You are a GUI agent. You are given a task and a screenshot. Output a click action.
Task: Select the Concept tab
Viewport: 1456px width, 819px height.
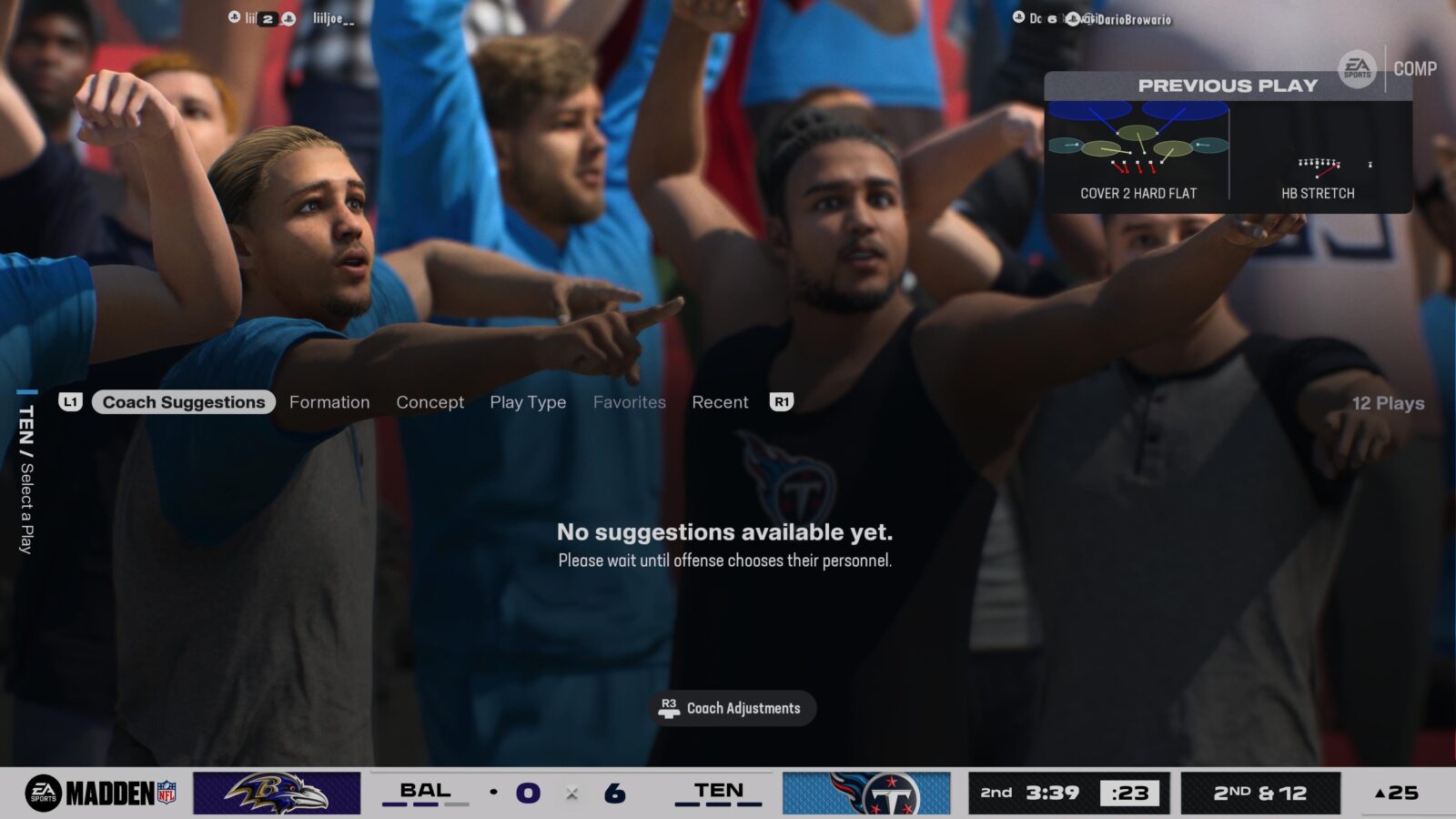(x=430, y=402)
